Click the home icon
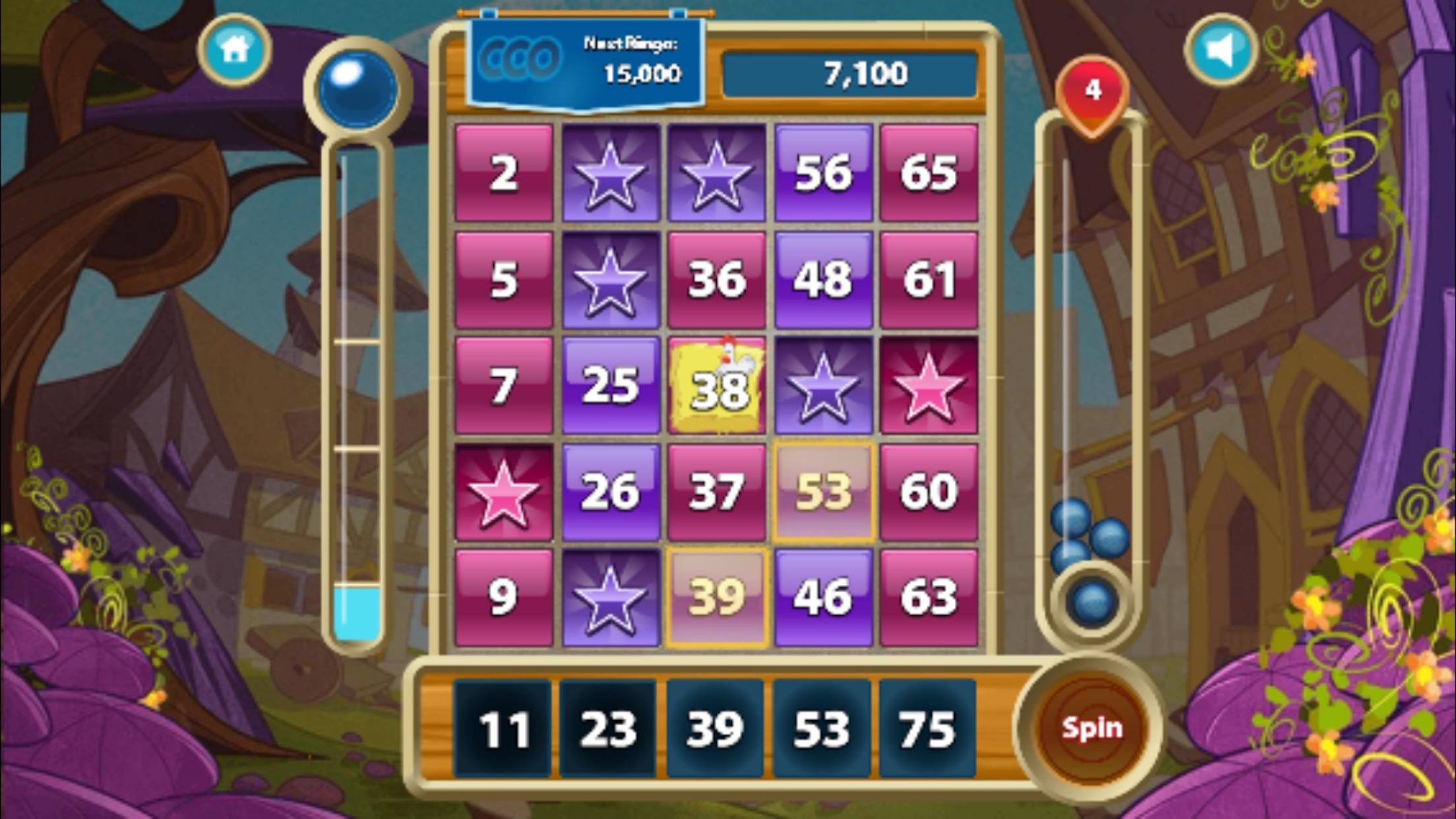Screen dimensions: 1456x819 (235, 52)
